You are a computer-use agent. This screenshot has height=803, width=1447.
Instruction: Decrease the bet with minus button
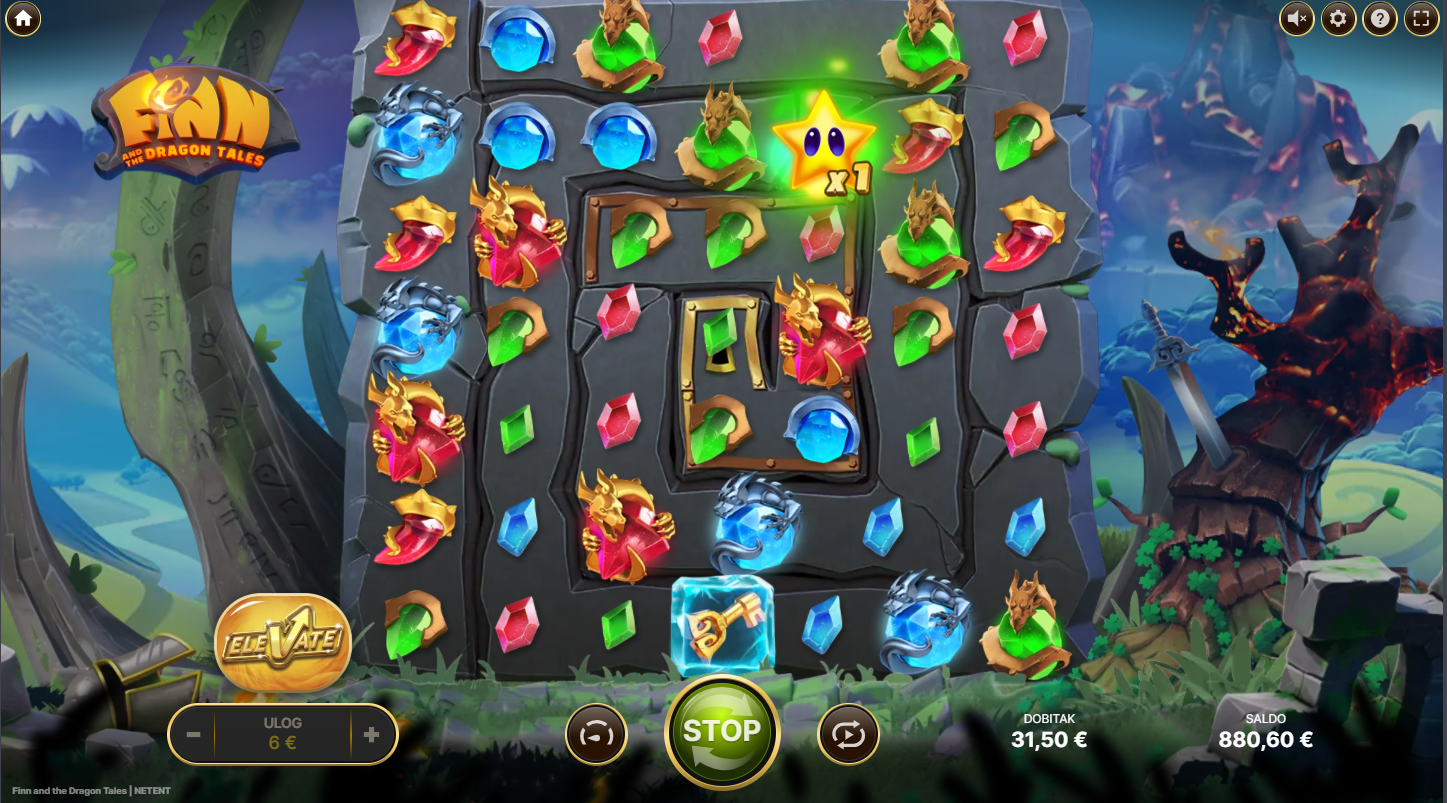click(x=194, y=735)
